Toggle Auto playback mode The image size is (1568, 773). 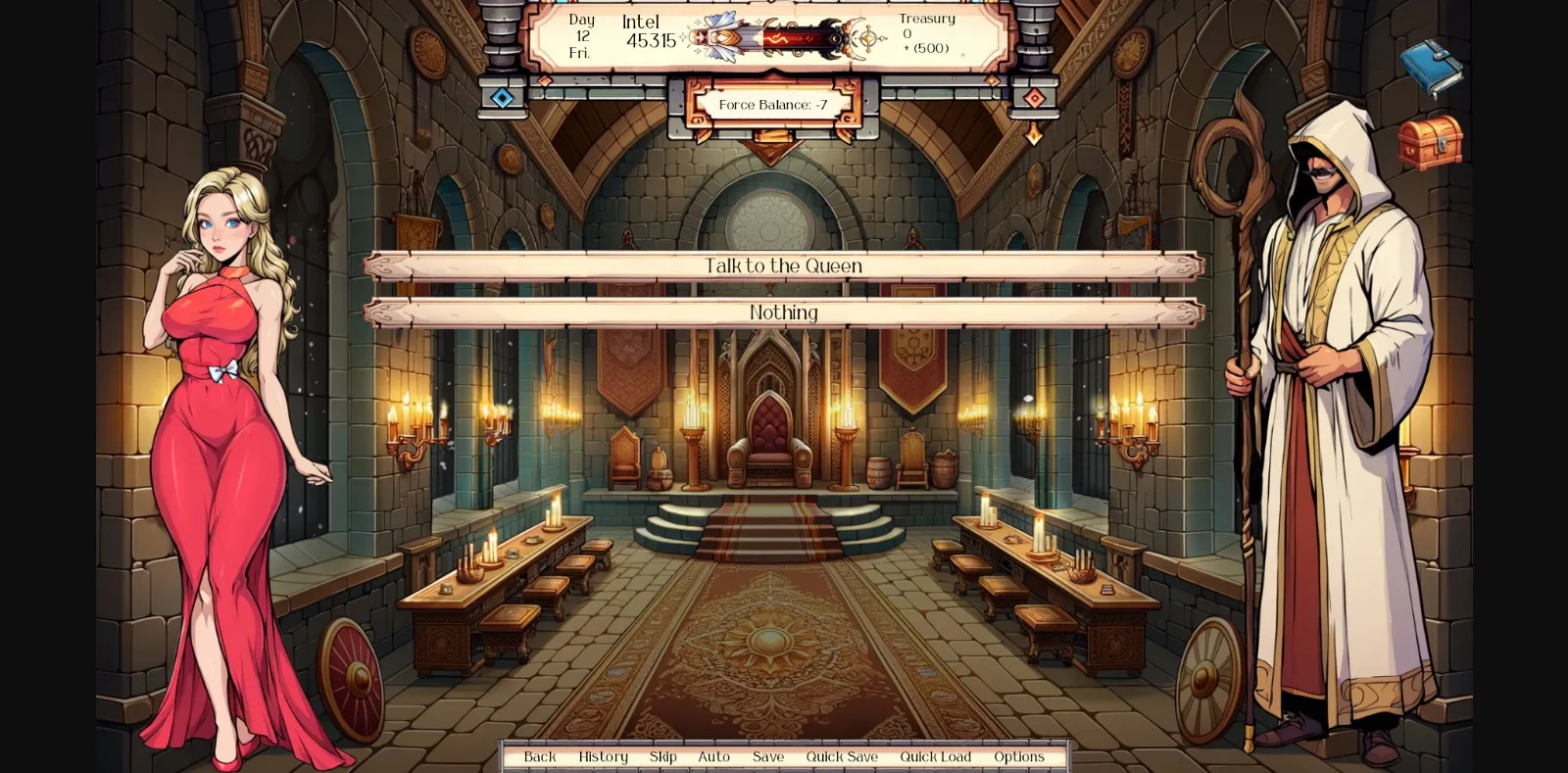tap(714, 756)
